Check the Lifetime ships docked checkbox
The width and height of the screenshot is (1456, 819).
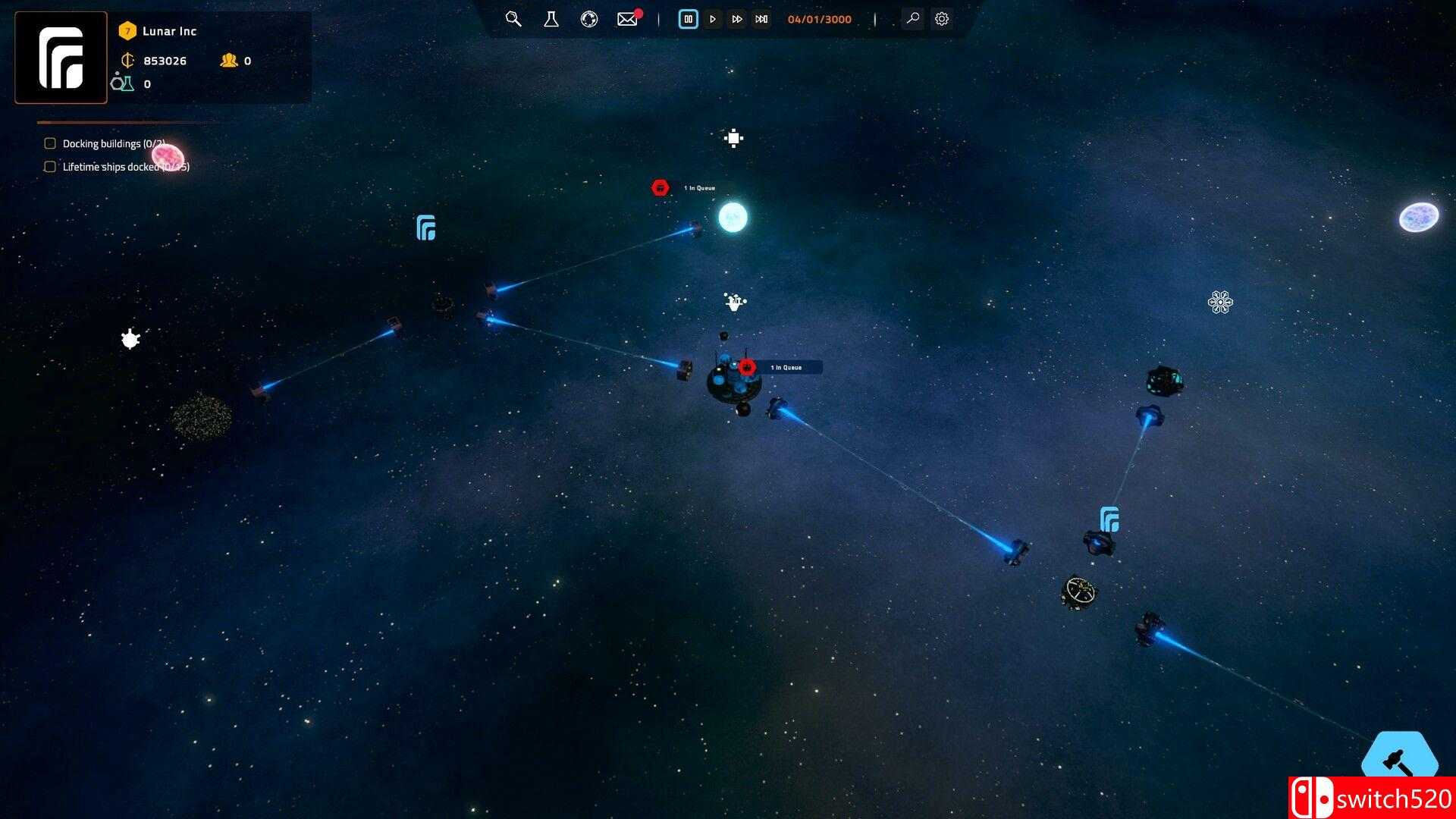coord(50,166)
